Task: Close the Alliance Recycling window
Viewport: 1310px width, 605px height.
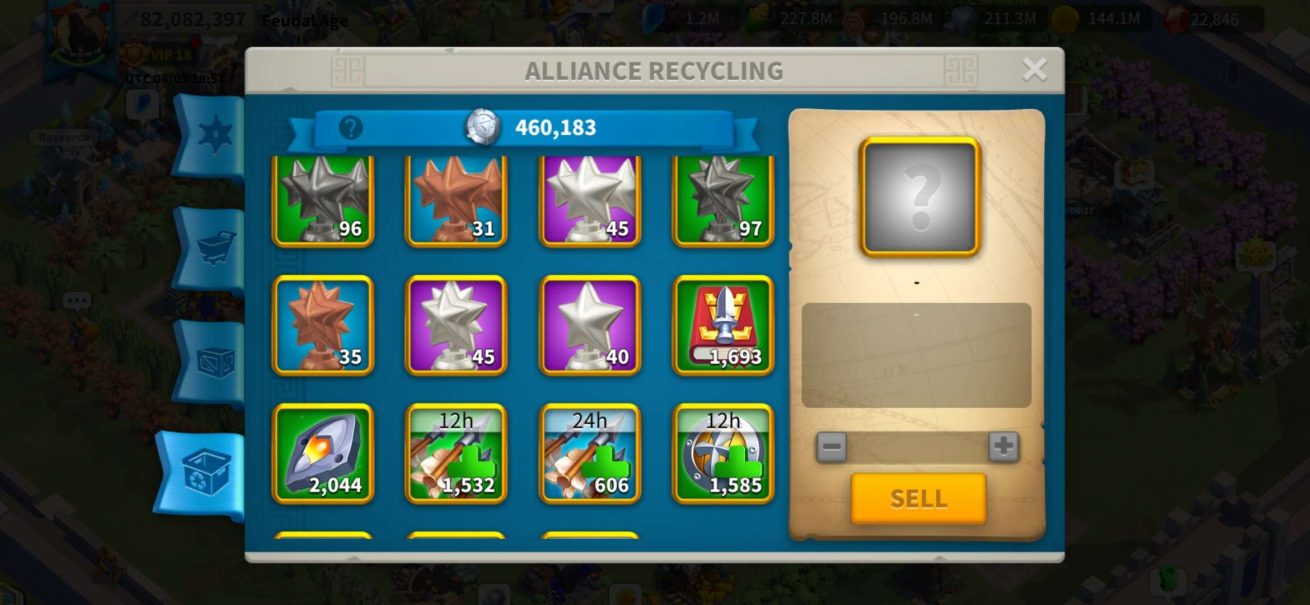Action: pos(1034,69)
